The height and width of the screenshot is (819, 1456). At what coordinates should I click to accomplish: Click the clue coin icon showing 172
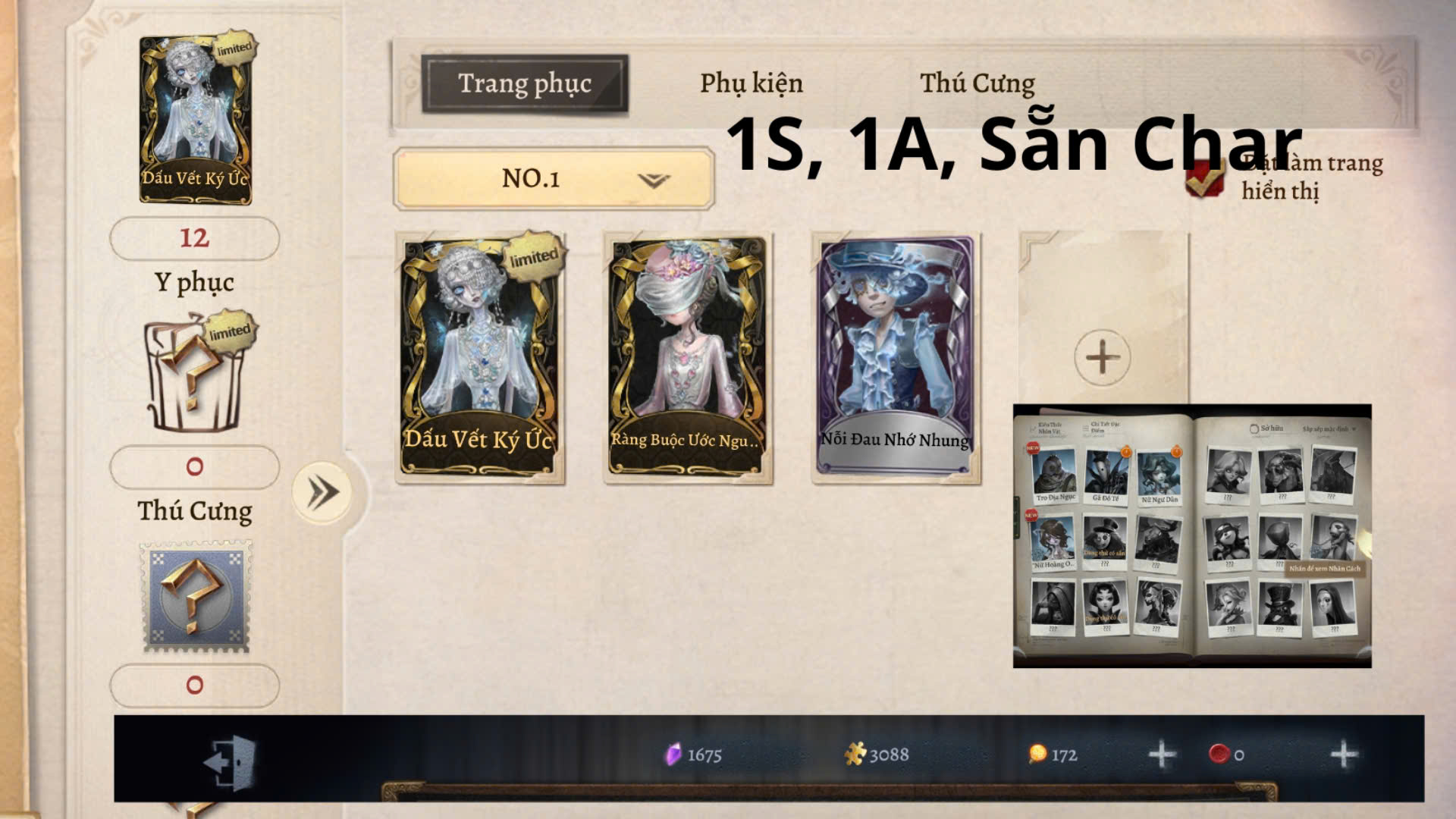tap(1040, 755)
